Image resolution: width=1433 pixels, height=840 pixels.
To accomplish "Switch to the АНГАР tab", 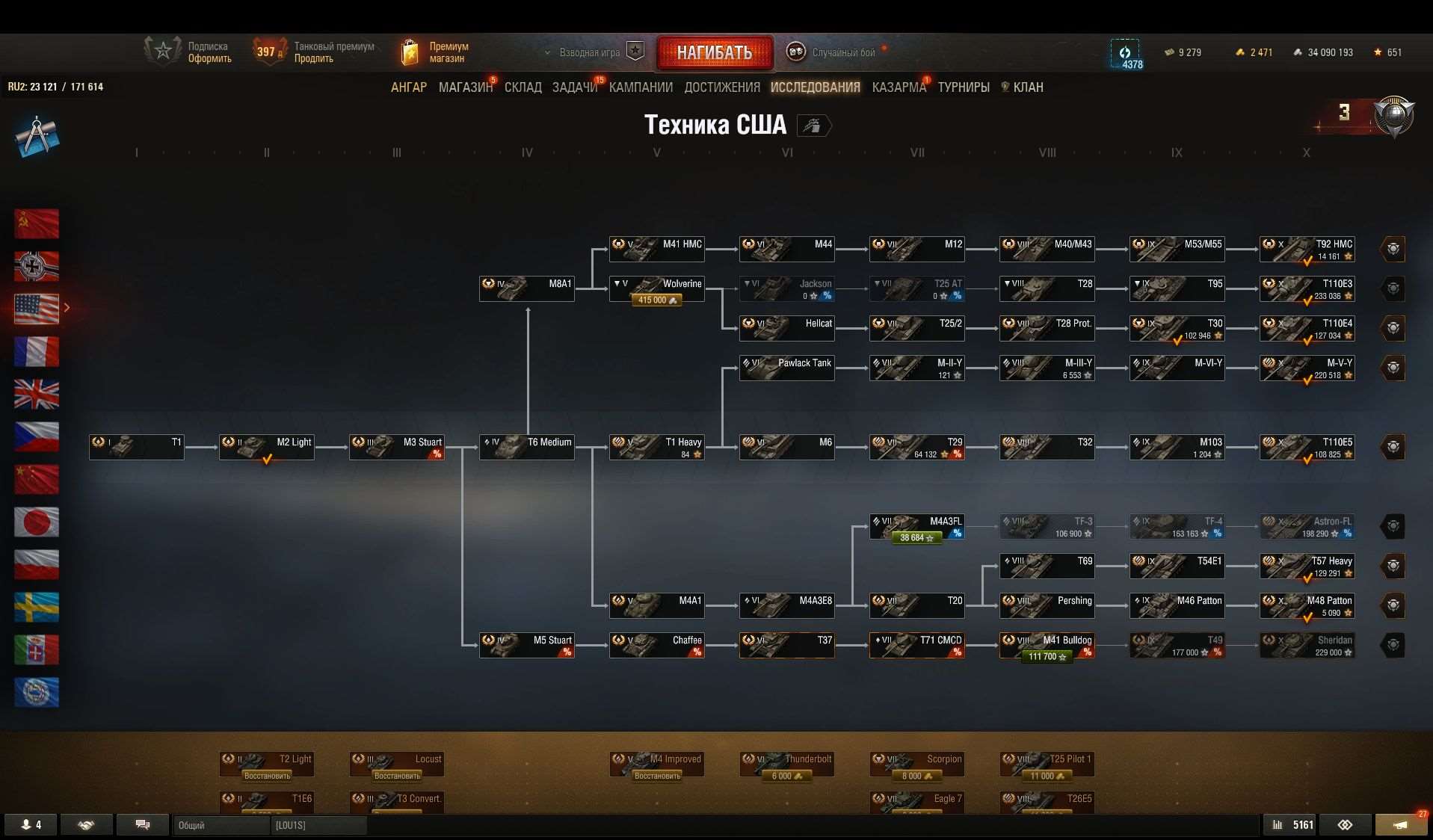I will 409,87.
